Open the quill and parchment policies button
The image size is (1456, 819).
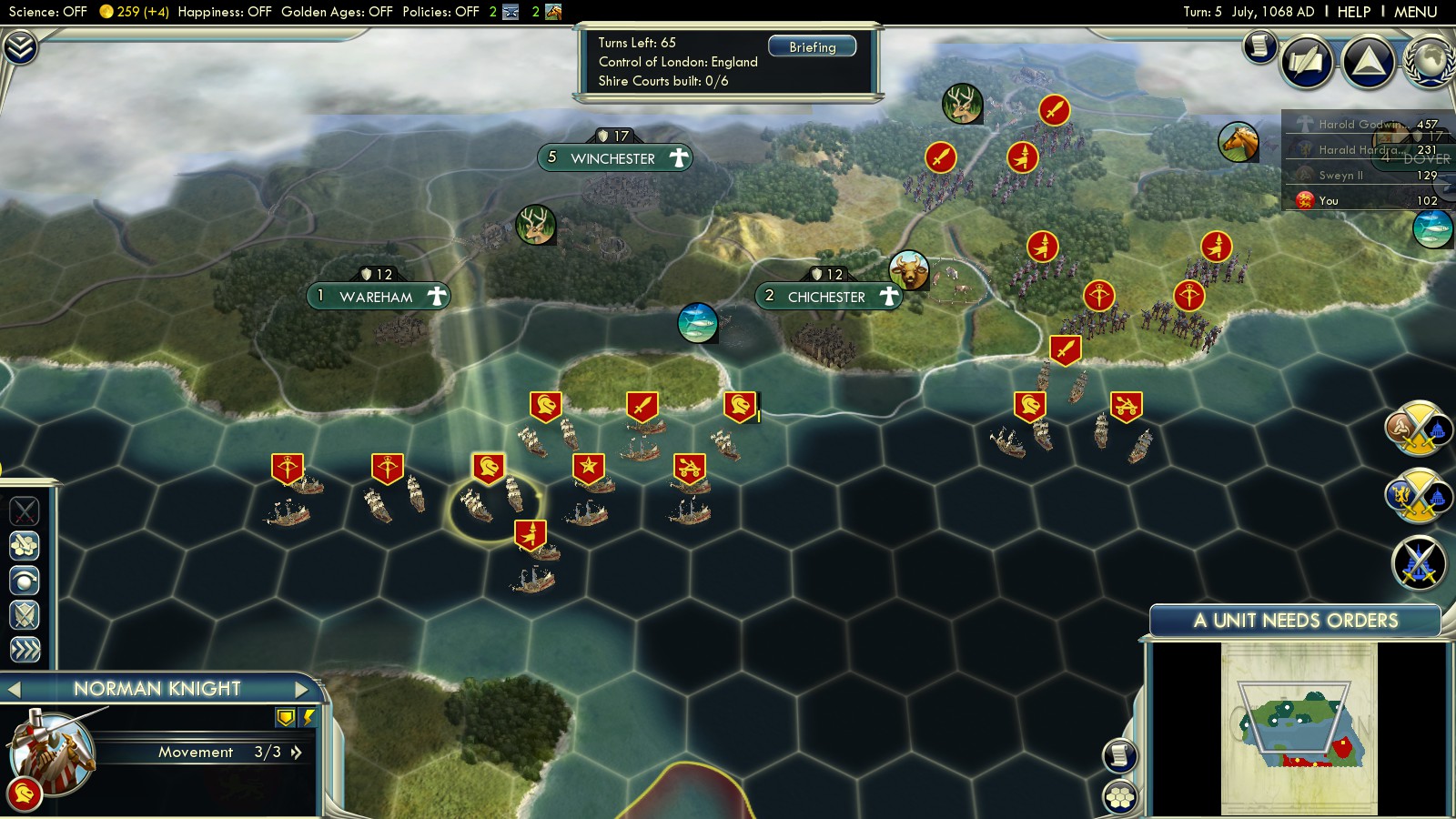[x=1307, y=62]
